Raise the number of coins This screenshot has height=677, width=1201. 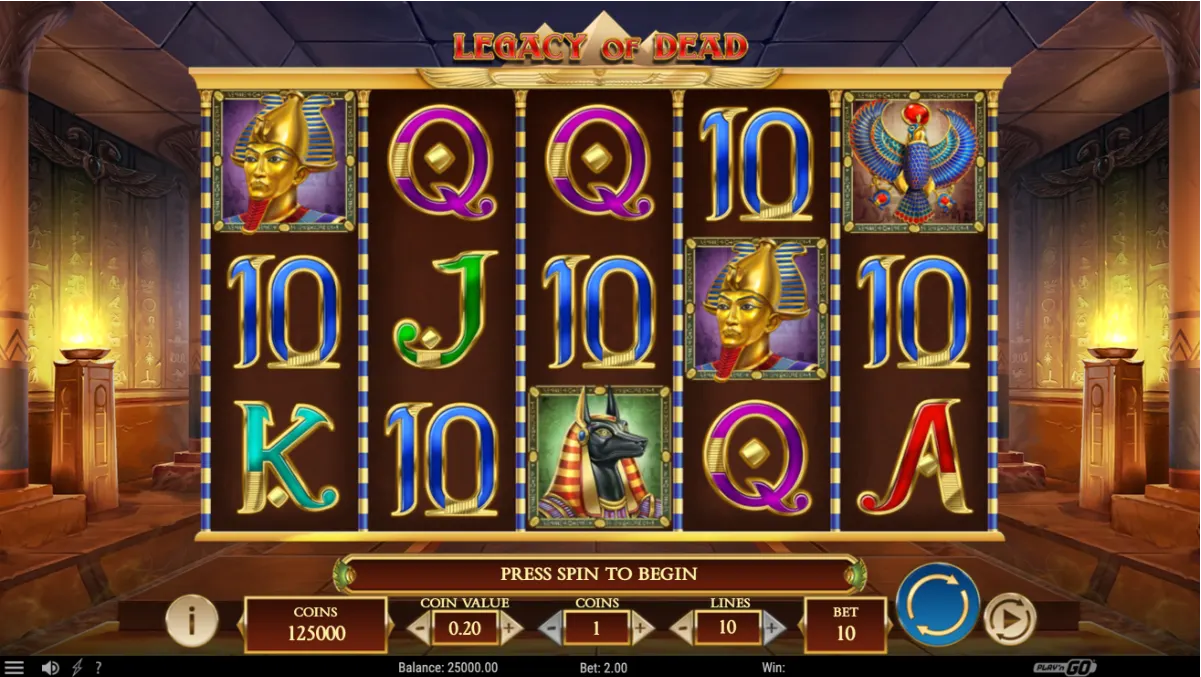tap(642, 628)
